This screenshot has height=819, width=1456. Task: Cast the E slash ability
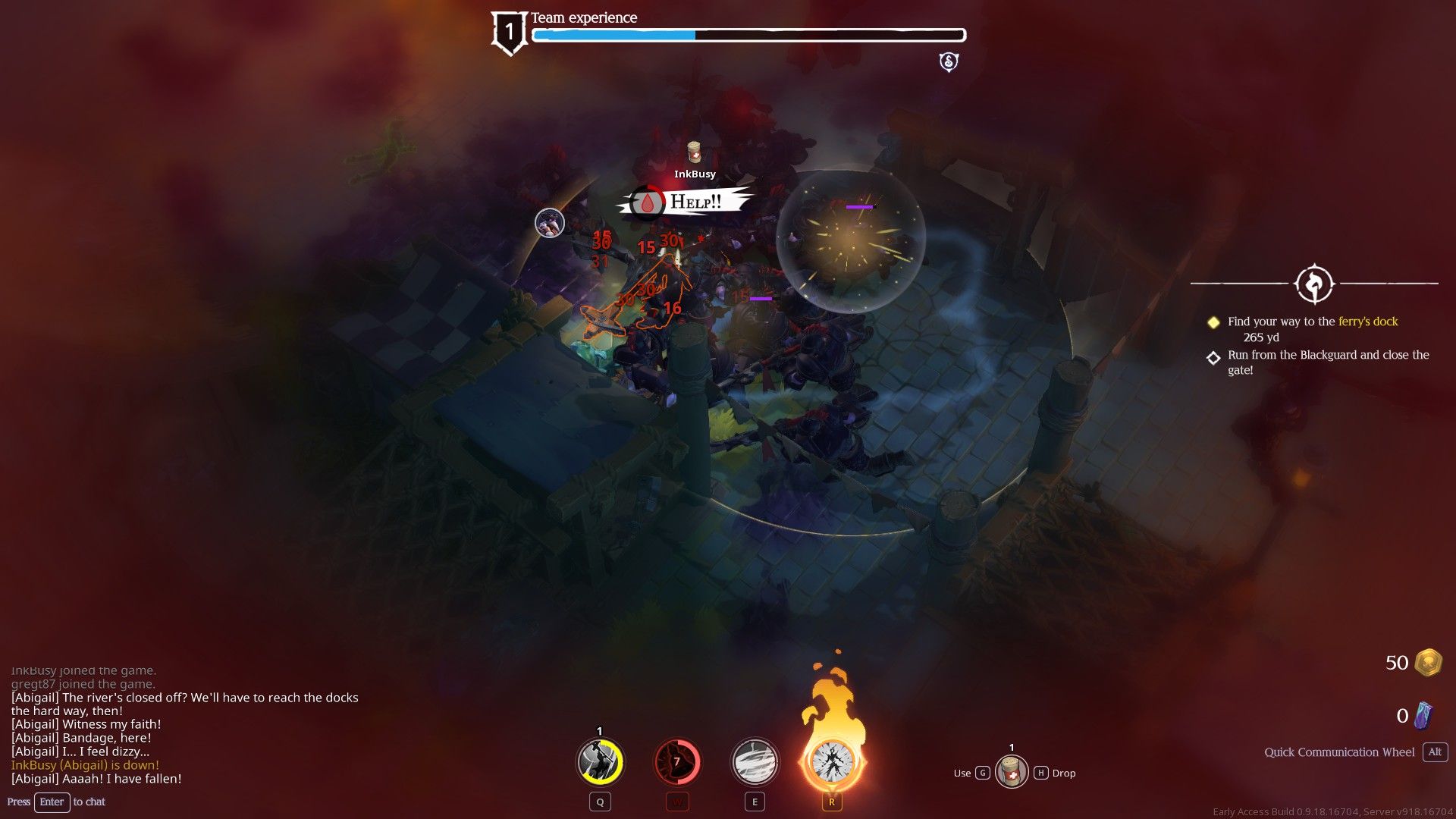click(x=754, y=761)
